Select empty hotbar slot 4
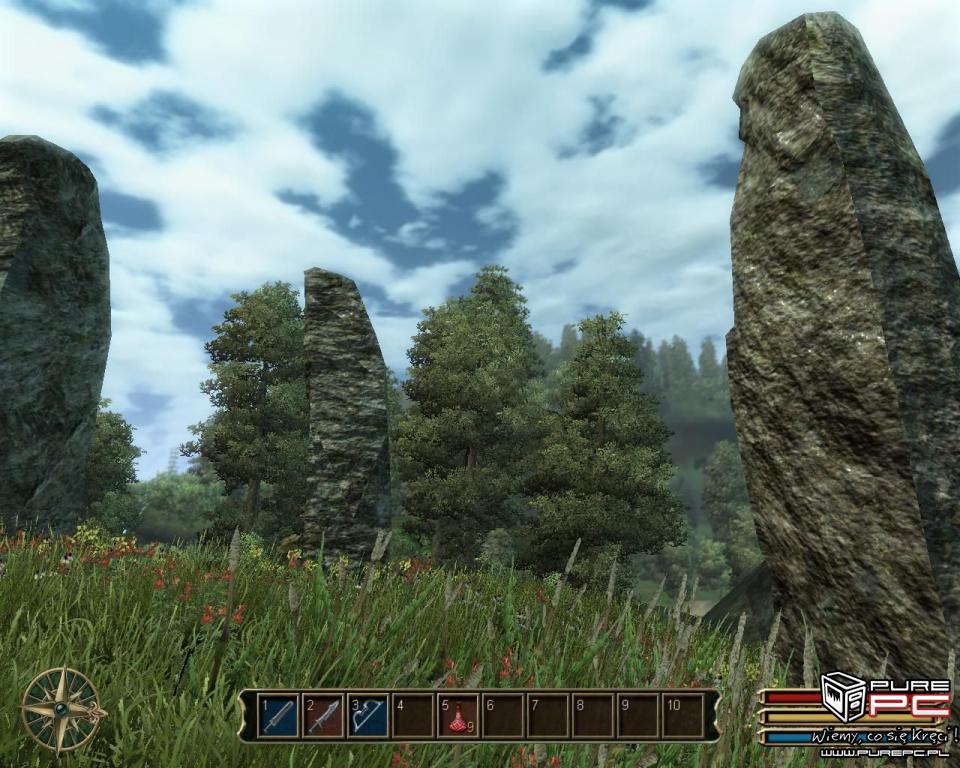Screen dimensions: 960x768 tap(412, 716)
